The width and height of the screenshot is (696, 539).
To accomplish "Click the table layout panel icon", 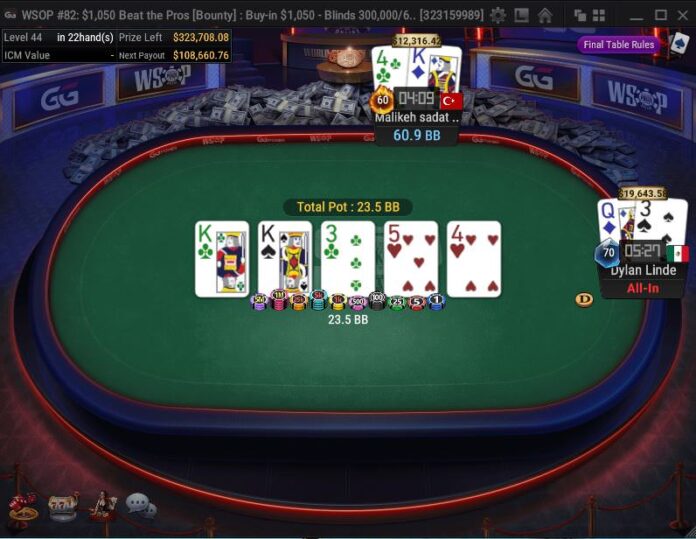I will tap(521, 15).
